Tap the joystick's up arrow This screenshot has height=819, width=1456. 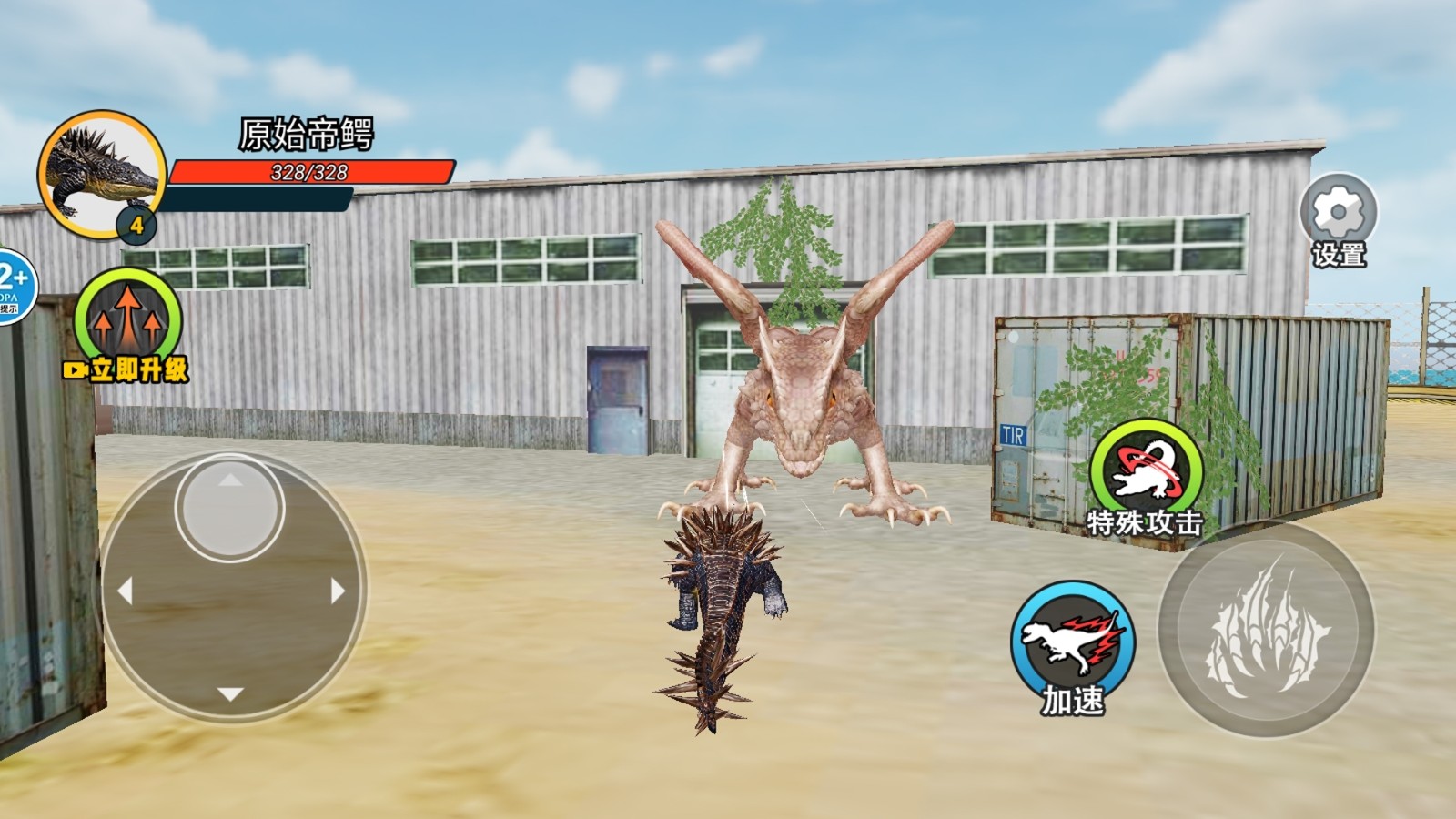(x=230, y=480)
